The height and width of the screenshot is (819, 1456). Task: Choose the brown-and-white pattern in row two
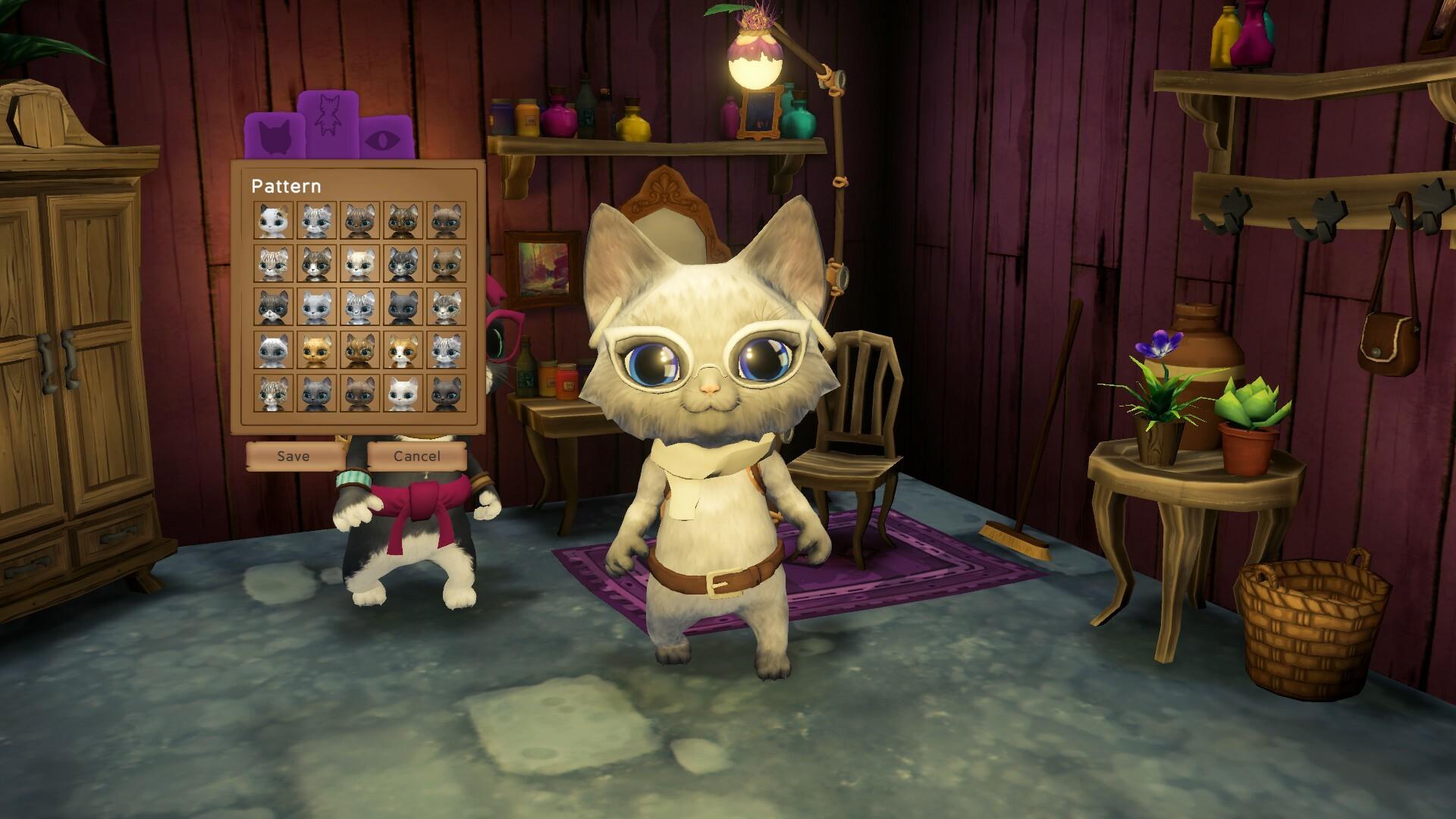point(315,264)
